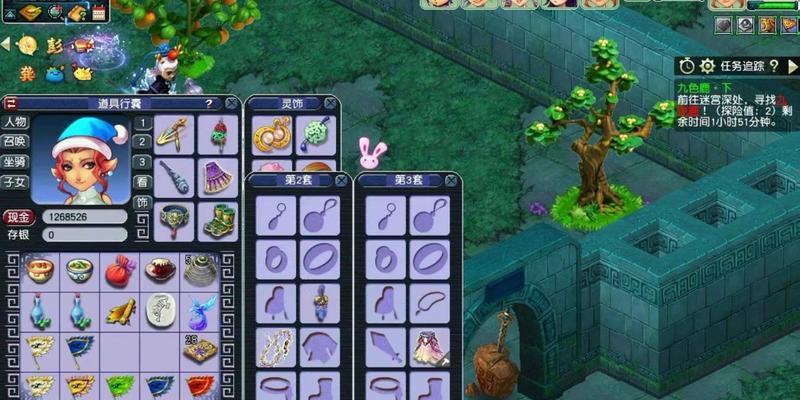The image size is (800, 400).
Task: Select the equipped purple skirt armor slot
Action: point(218,177)
